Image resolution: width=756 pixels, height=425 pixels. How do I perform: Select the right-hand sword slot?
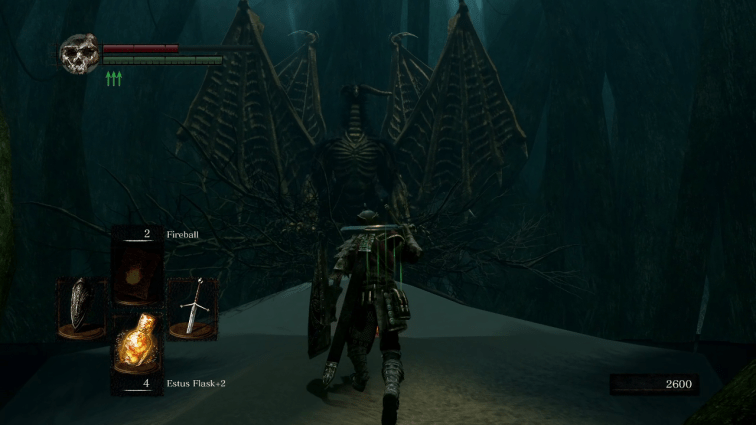pyautogui.click(x=192, y=308)
